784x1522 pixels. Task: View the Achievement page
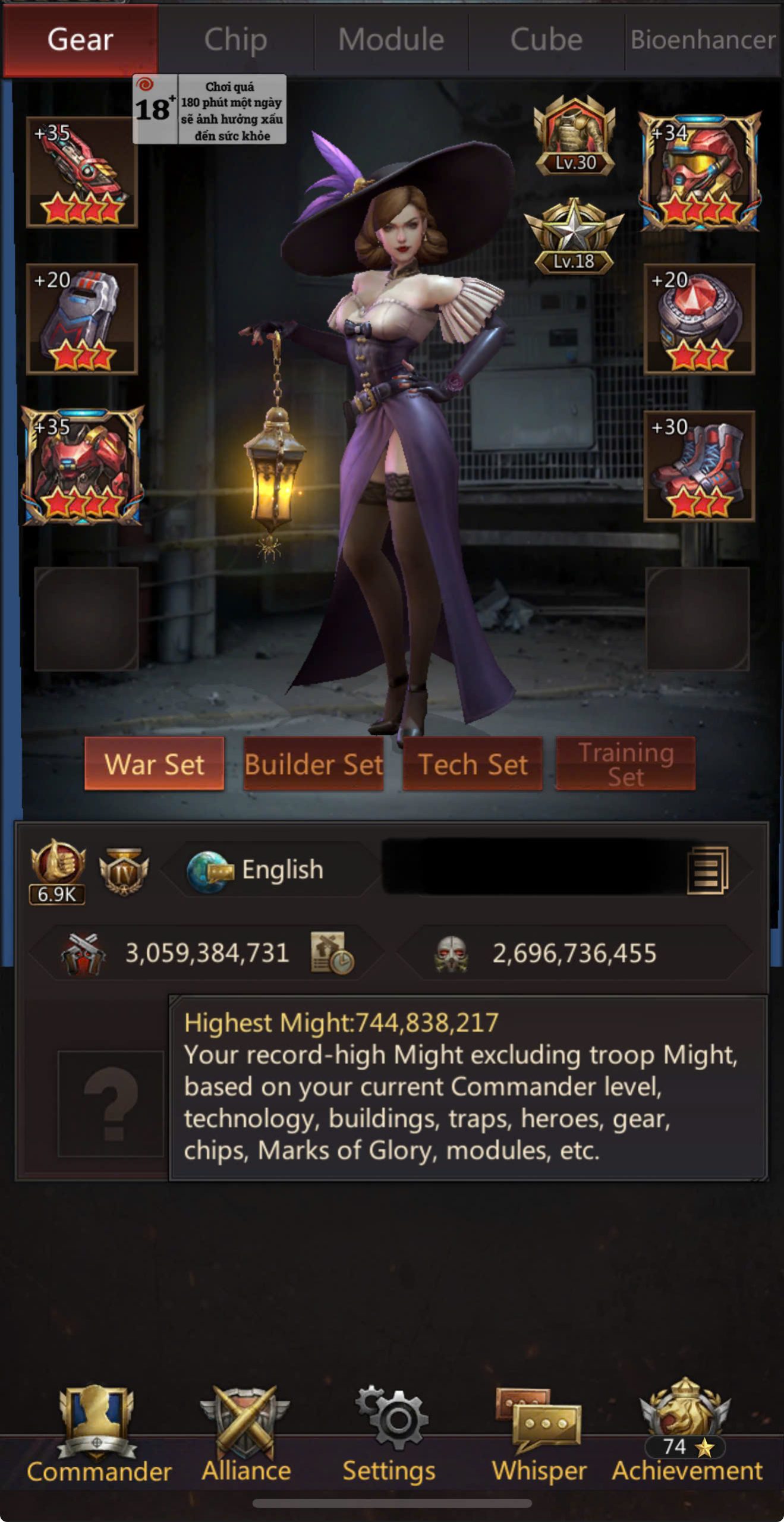pyautogui.click(x=687, y=1434)
